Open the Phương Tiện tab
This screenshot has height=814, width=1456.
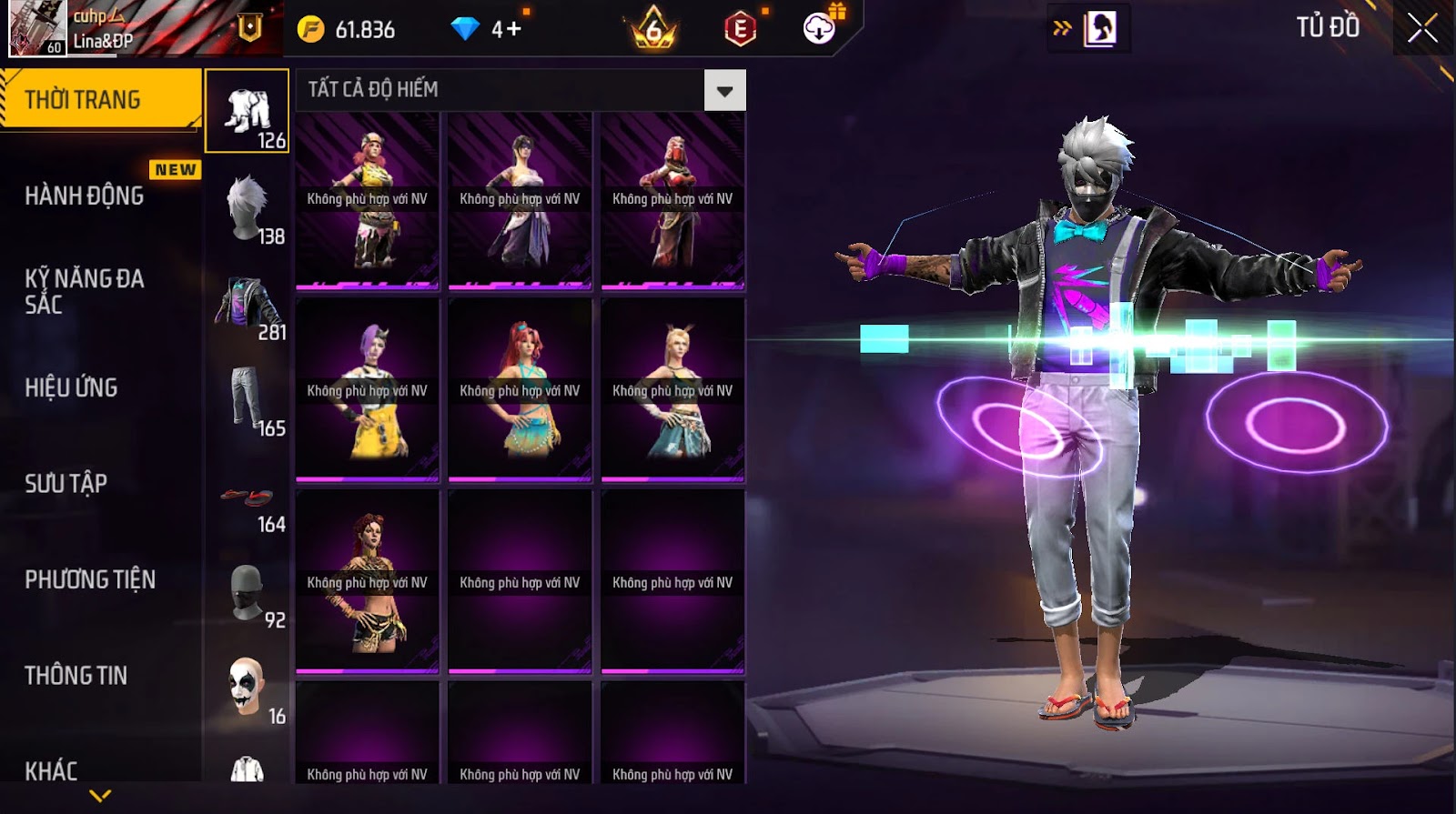(x=90, y=579)
